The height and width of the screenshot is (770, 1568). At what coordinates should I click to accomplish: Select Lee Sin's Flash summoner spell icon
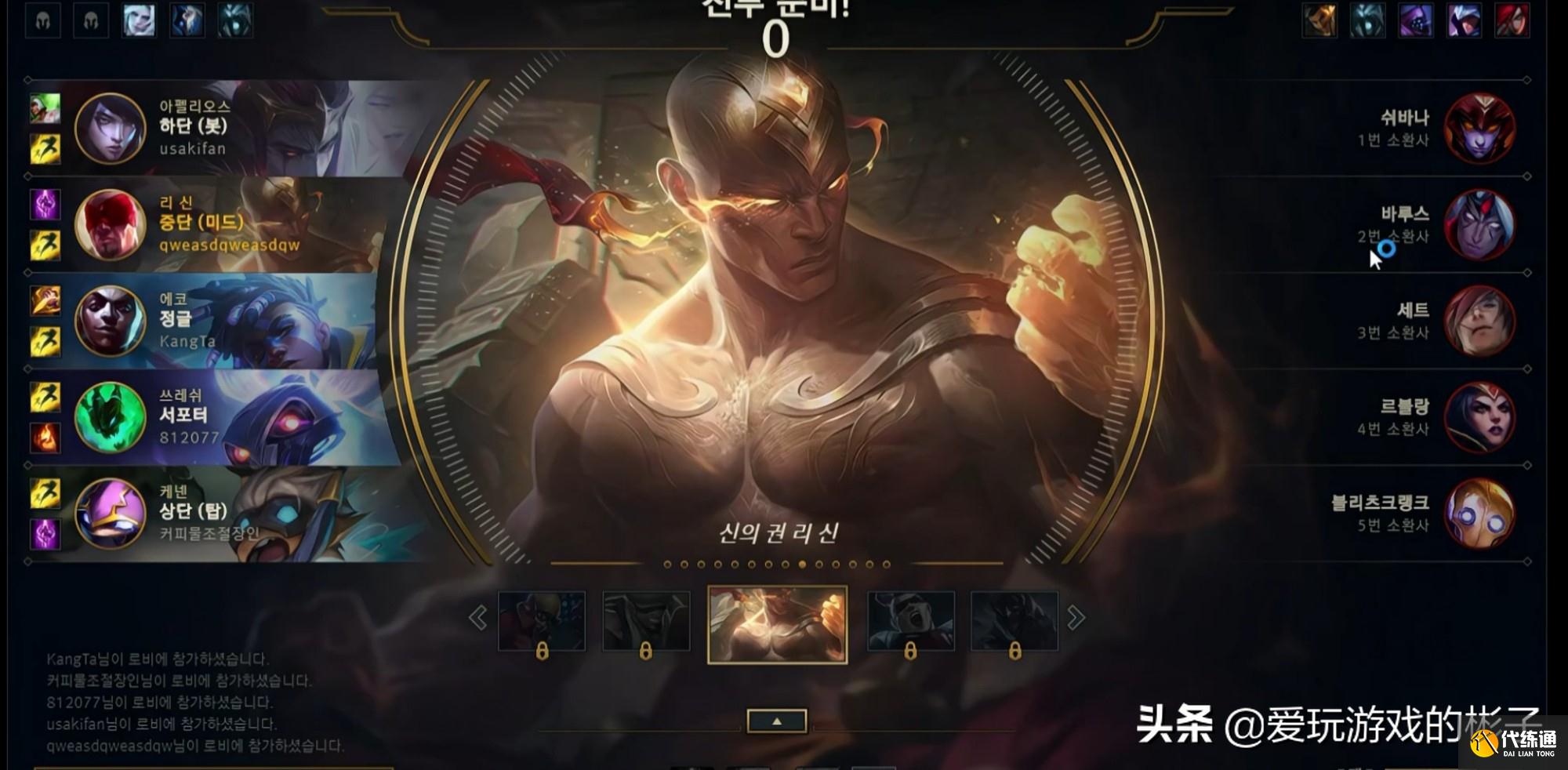[x=45, y=243]
